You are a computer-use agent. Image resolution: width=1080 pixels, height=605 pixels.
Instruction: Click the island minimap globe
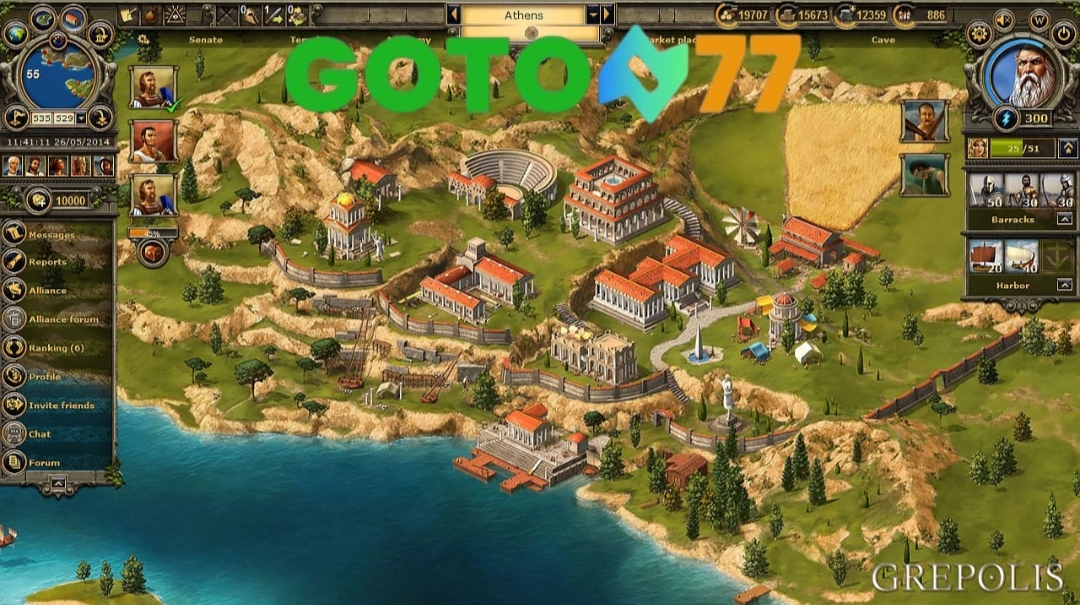58,73
